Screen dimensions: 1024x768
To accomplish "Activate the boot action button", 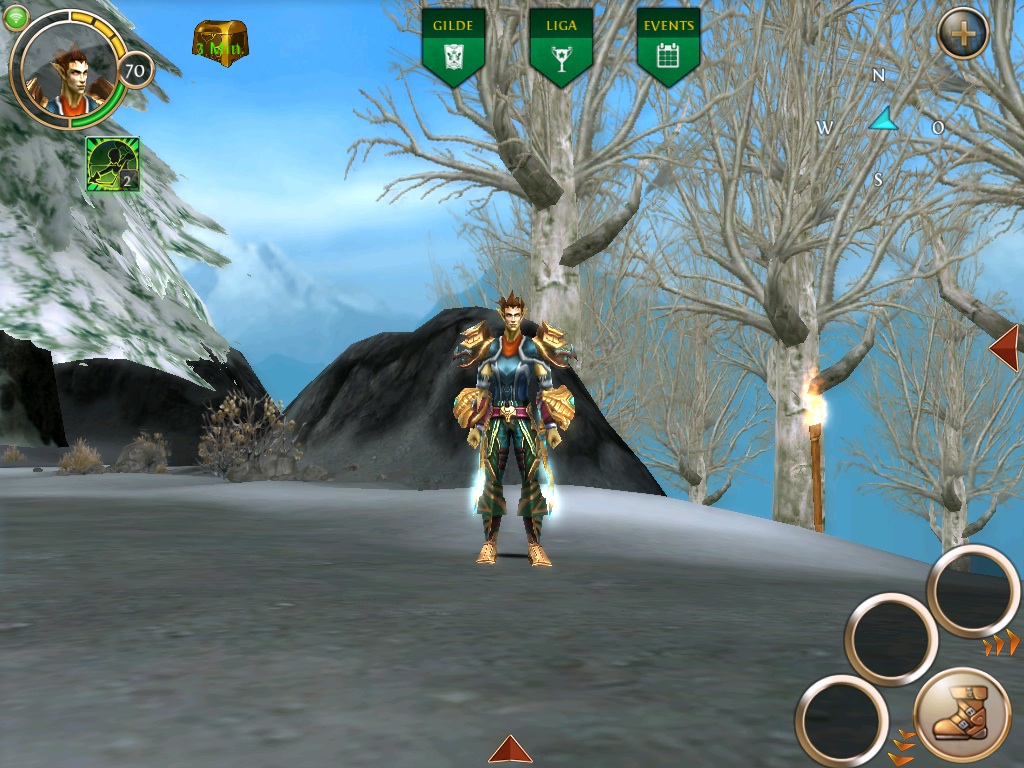I will (961, 714).
